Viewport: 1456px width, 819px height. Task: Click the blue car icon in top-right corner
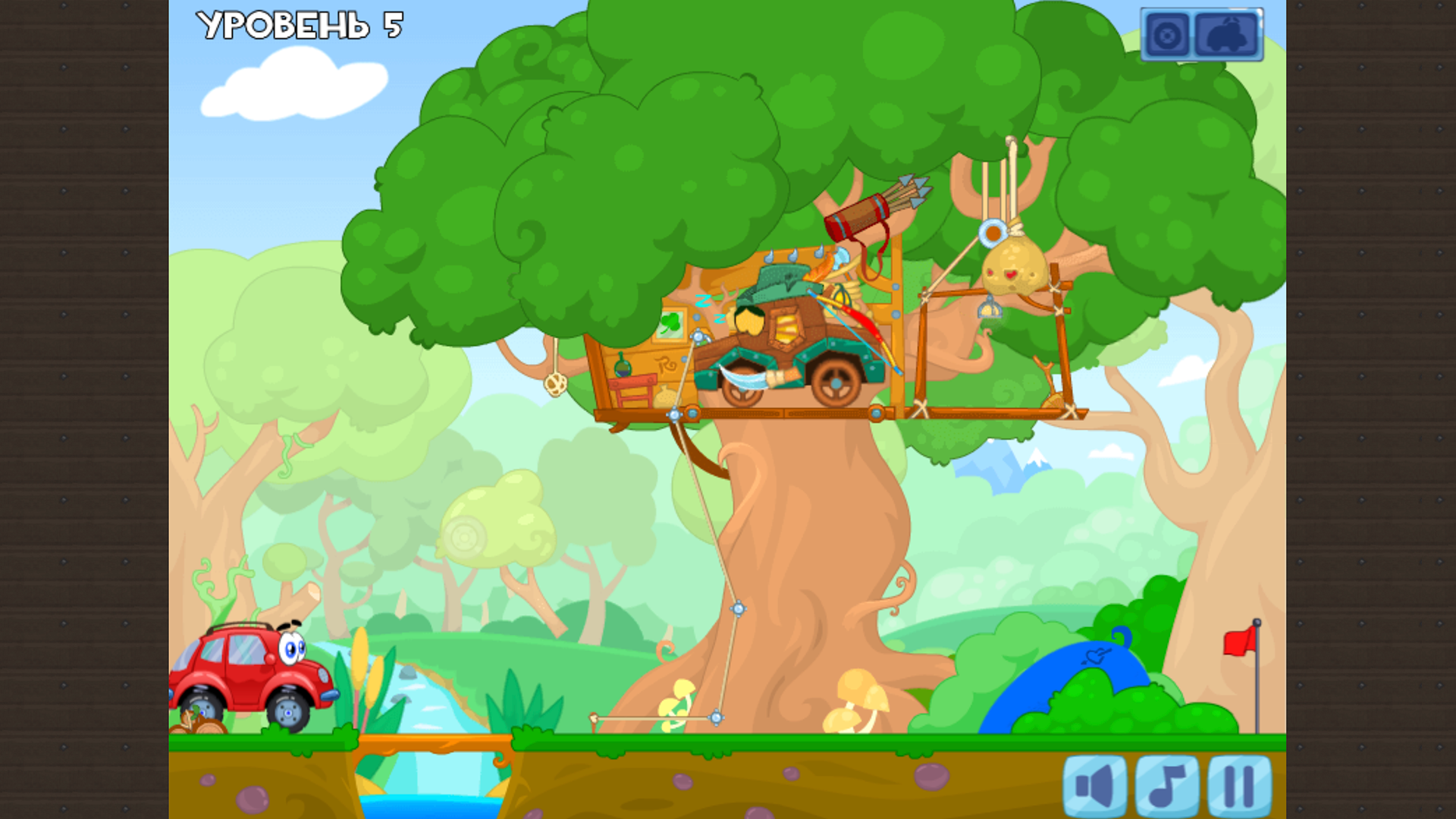(x=1226, y=33)
